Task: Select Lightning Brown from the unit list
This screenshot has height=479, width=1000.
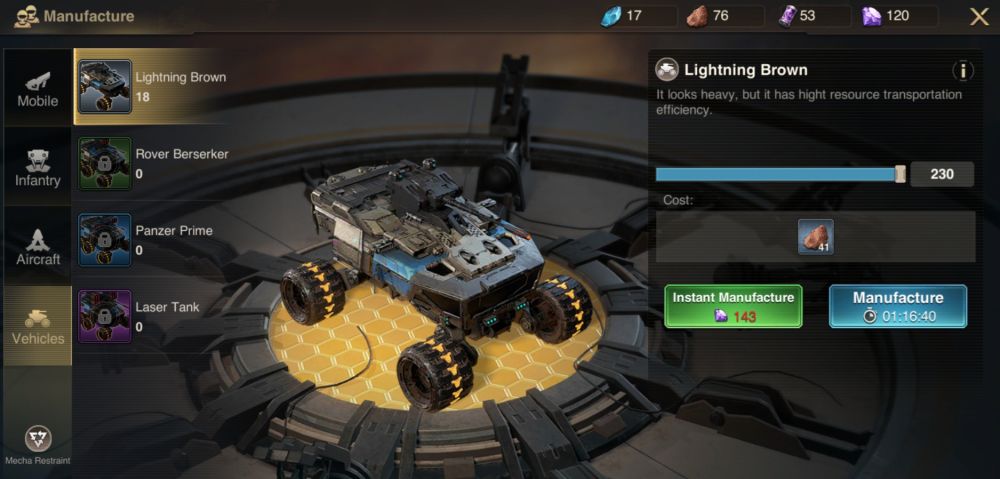Action: coord(150,87)
